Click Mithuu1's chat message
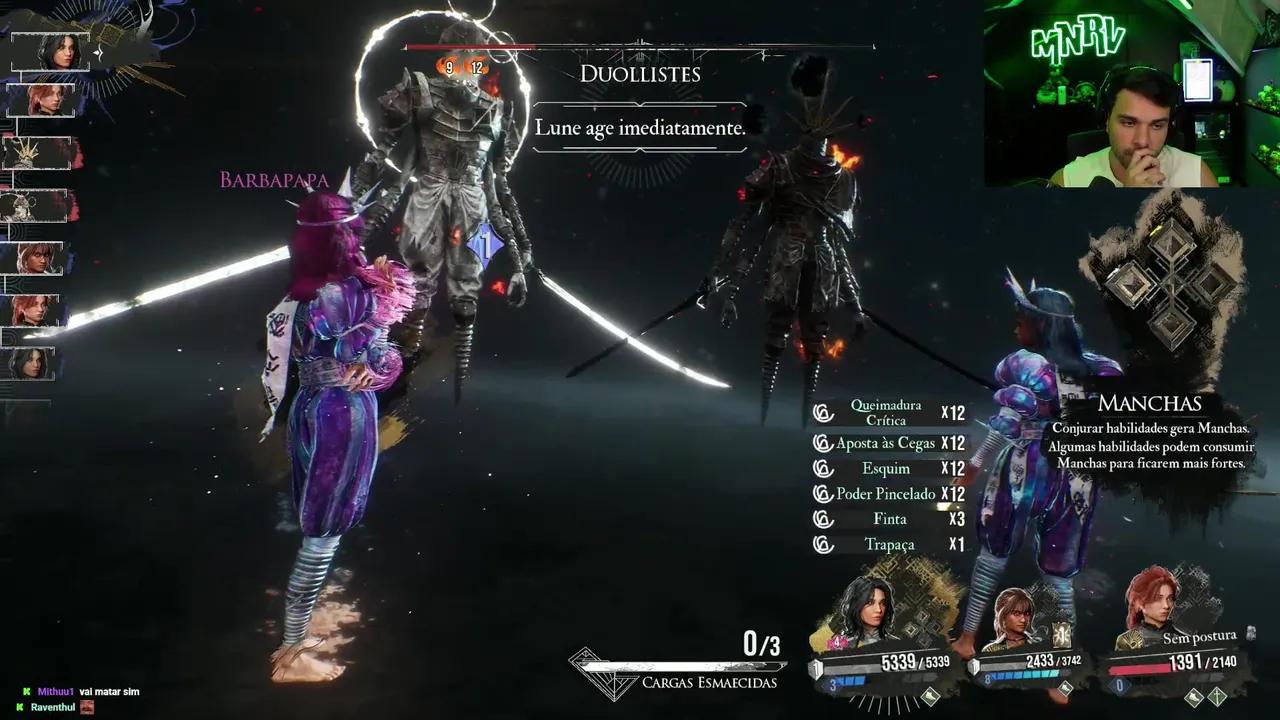This screenshot has height=720, width=1280. (88, 691)
